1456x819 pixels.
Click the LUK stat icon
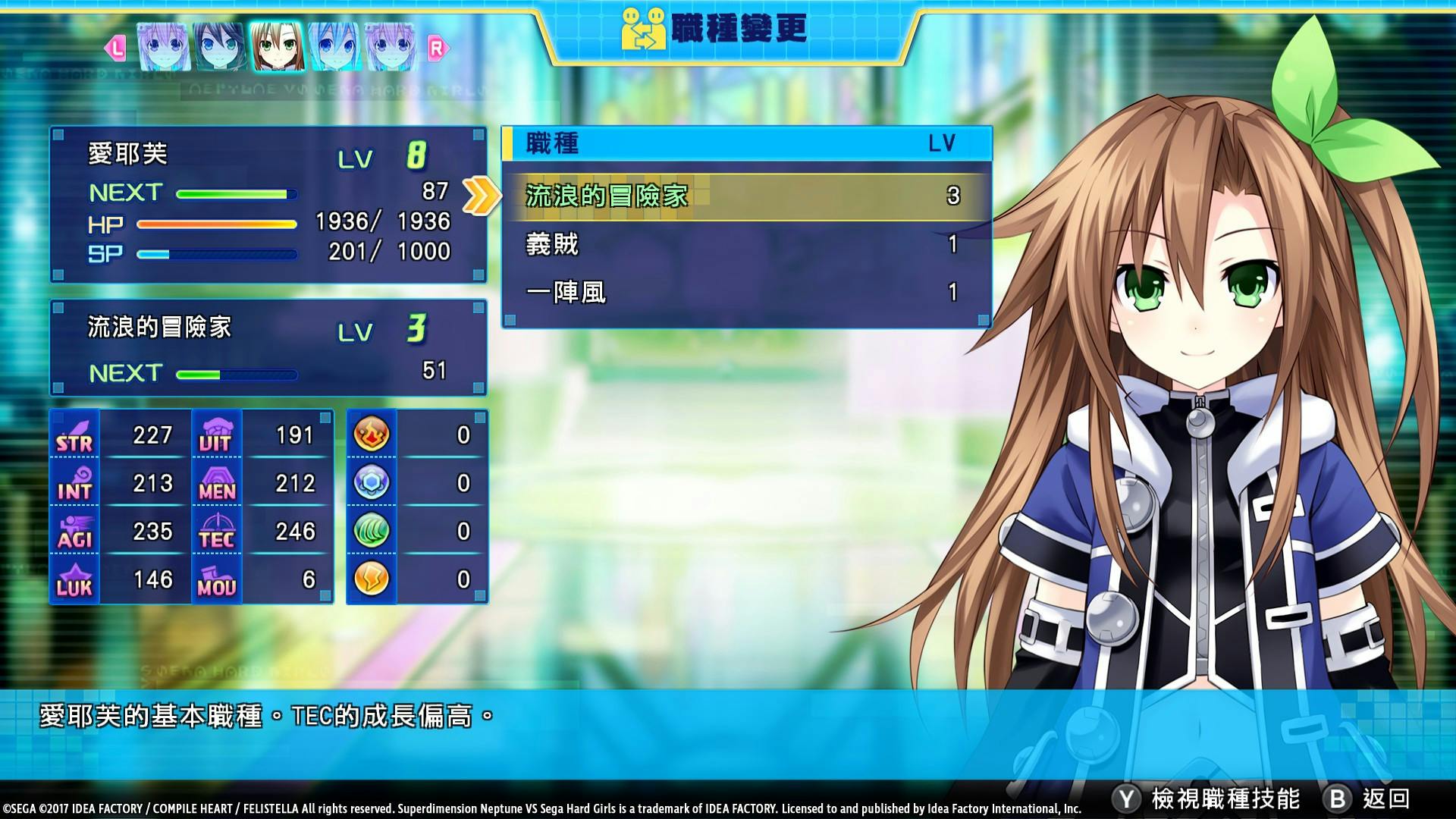(x=74, y=579)
